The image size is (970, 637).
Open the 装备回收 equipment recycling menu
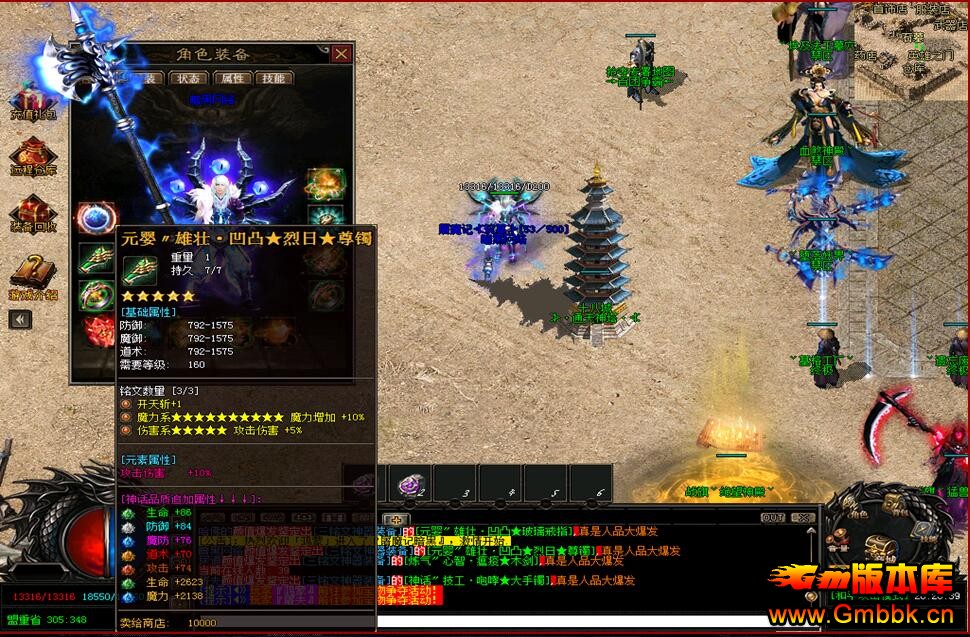tap(32, 219)
